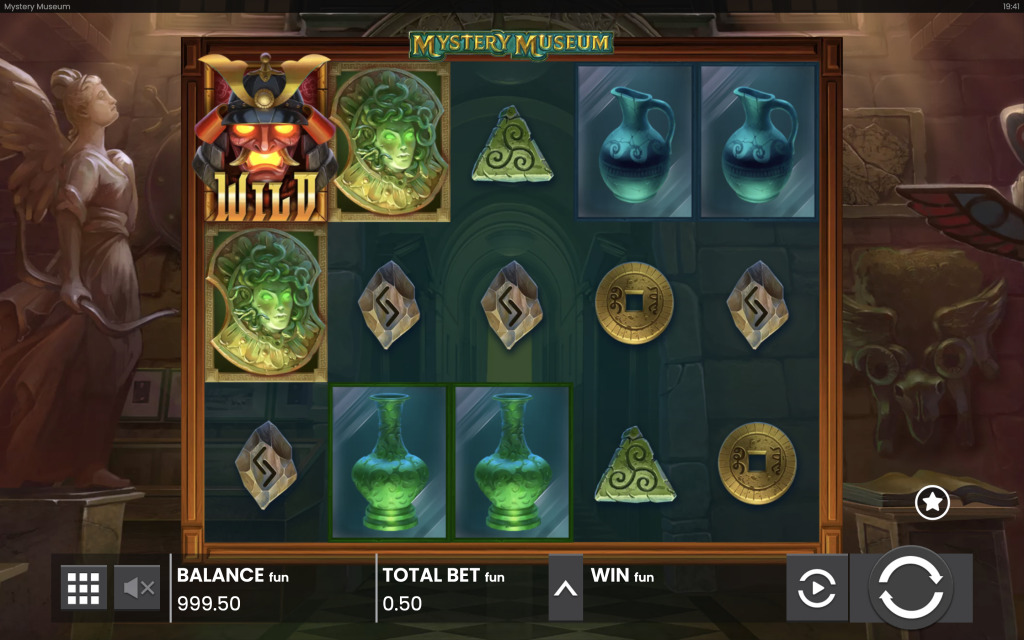Image resolution: width=1024 pixels, height=640 pixels.
Task: Open the autoplay options
Action: (x=816, y=588)
